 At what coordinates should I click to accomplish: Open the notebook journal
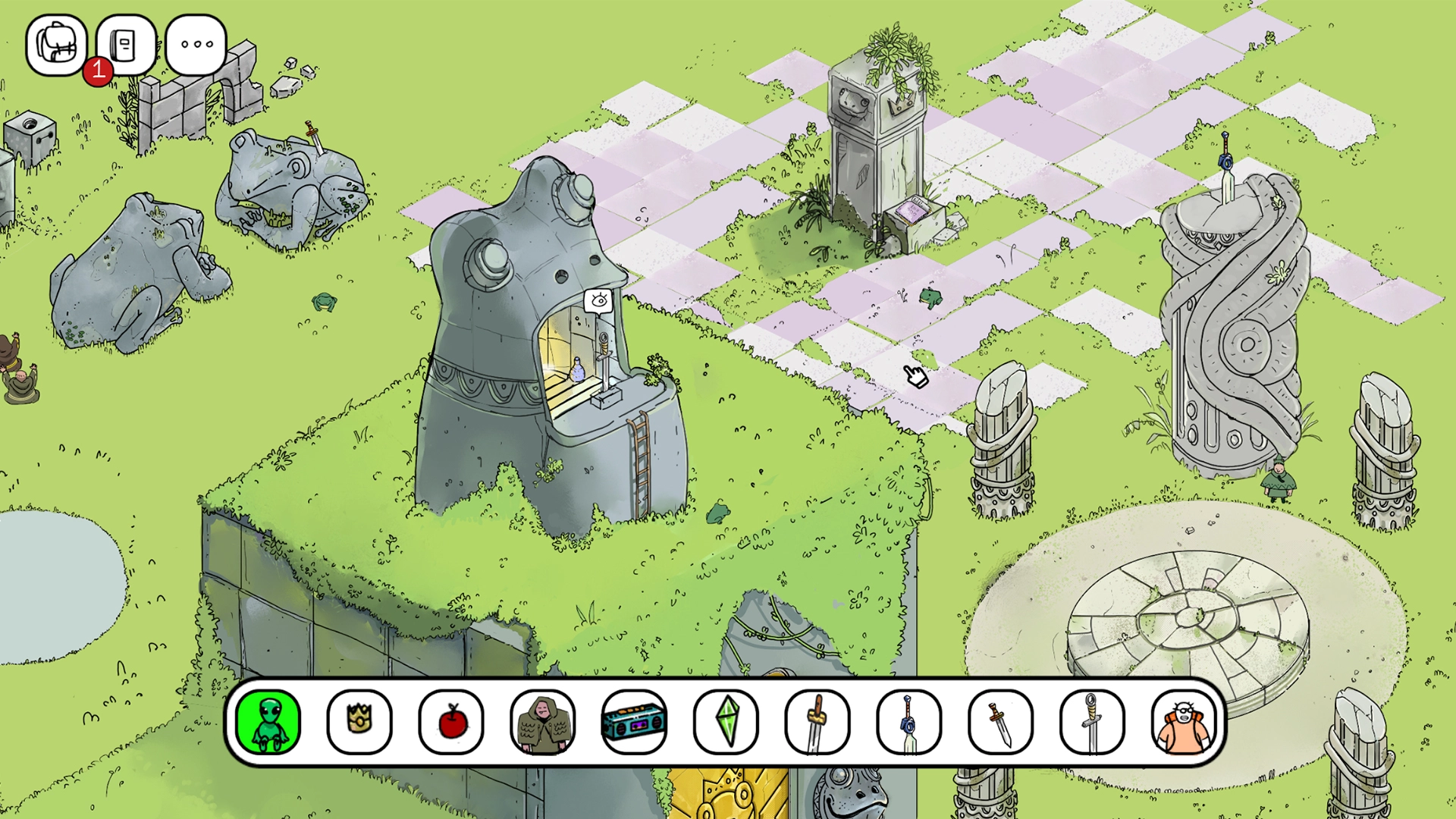[x=126, y=45]
